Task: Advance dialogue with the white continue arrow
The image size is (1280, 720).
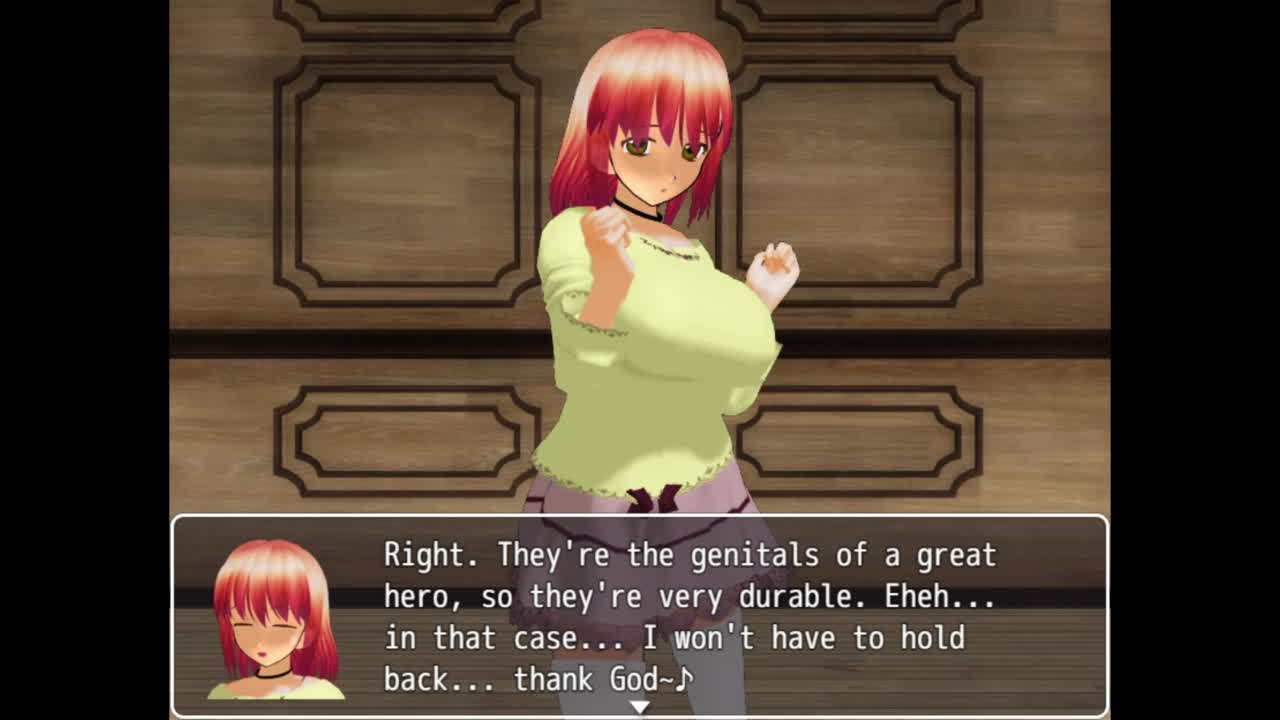Action: [x=639, y=707]
